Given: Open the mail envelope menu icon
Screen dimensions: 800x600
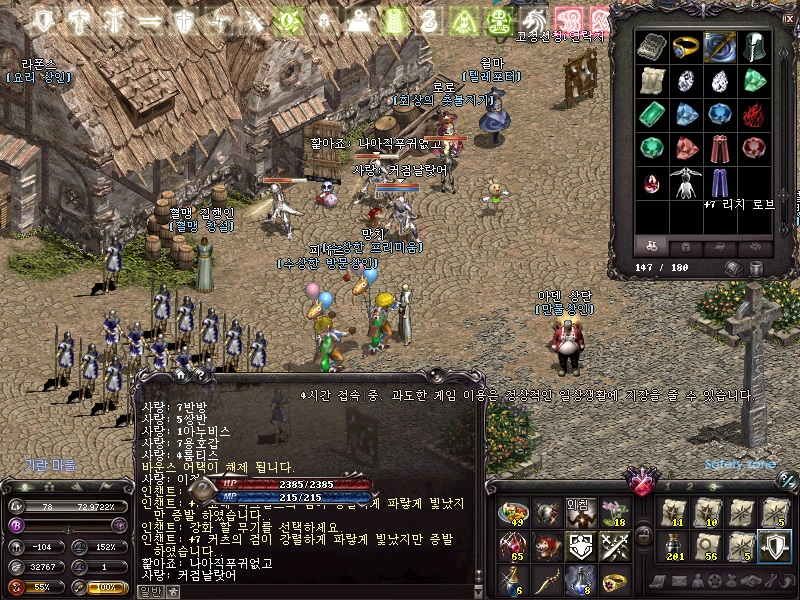Looking at the screenshot, I should [x=678, y=581].
